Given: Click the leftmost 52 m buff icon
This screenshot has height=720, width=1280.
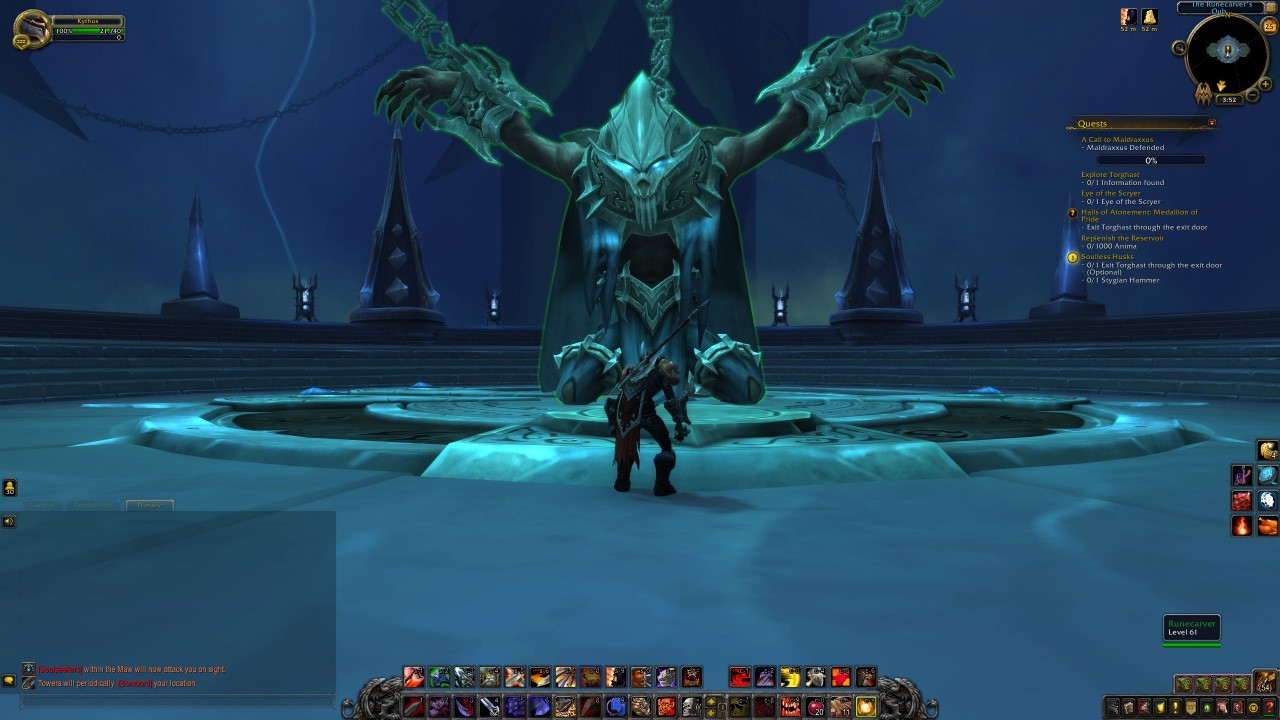Looking at the screenshot, I should click(1128, 18).
